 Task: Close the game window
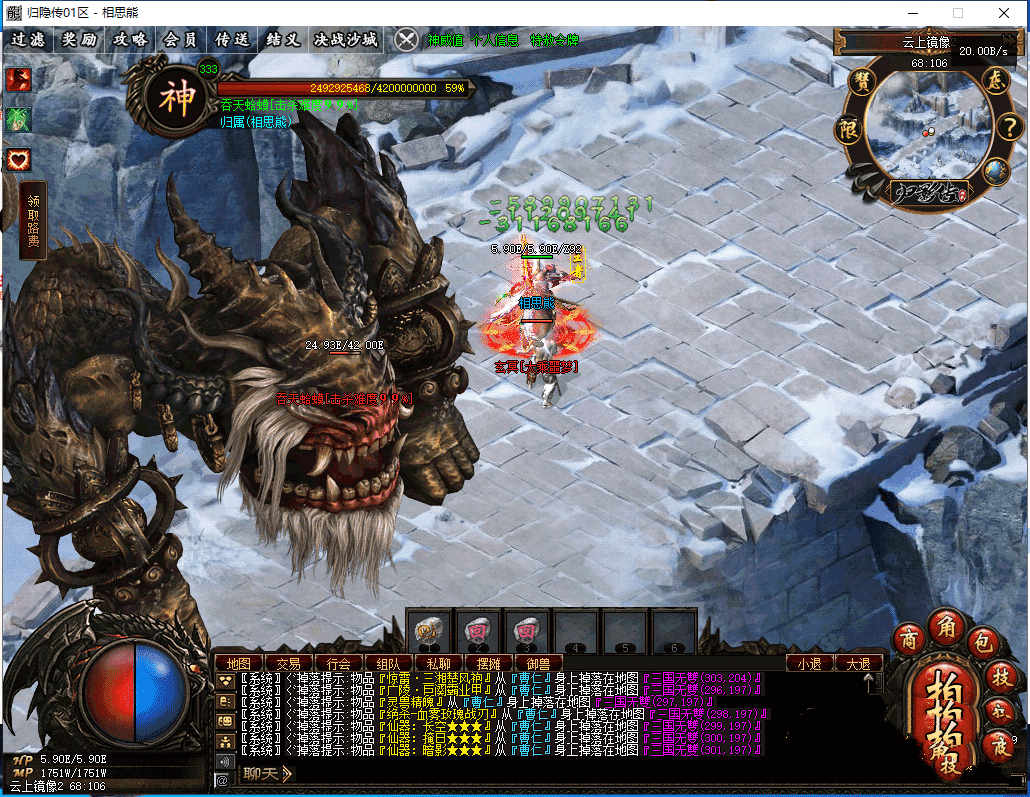pos(1005,13)
